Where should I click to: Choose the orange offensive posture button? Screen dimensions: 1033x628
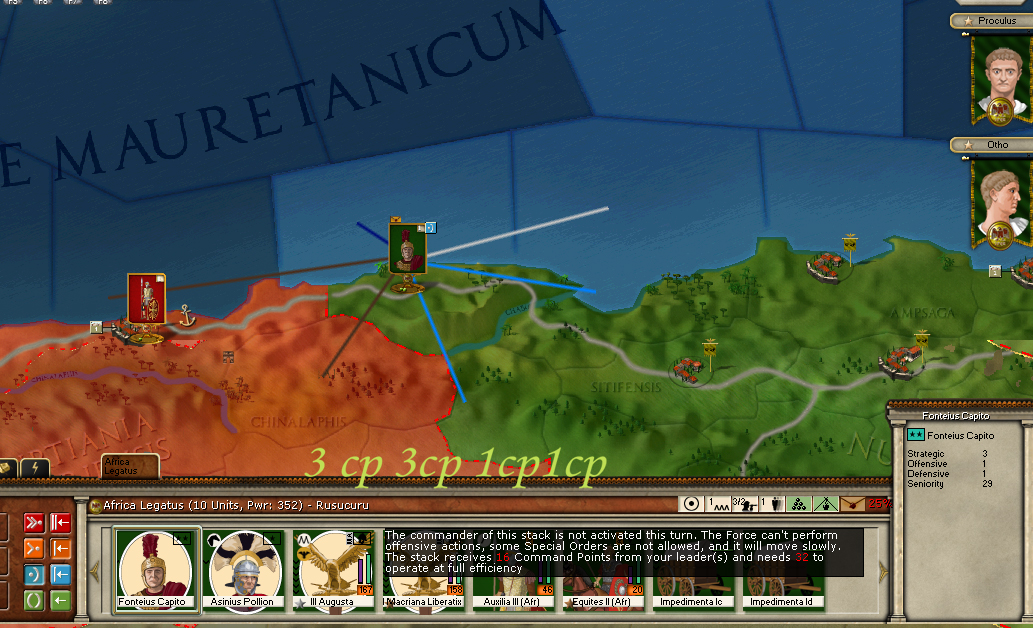[x=32, y=548]
